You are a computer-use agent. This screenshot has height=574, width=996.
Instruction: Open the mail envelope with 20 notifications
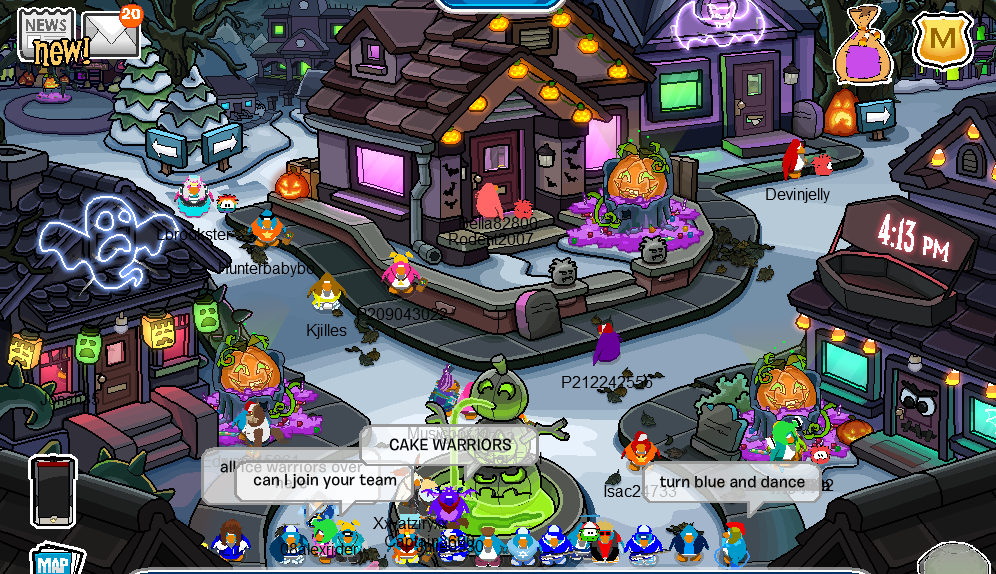pos(109,34)
